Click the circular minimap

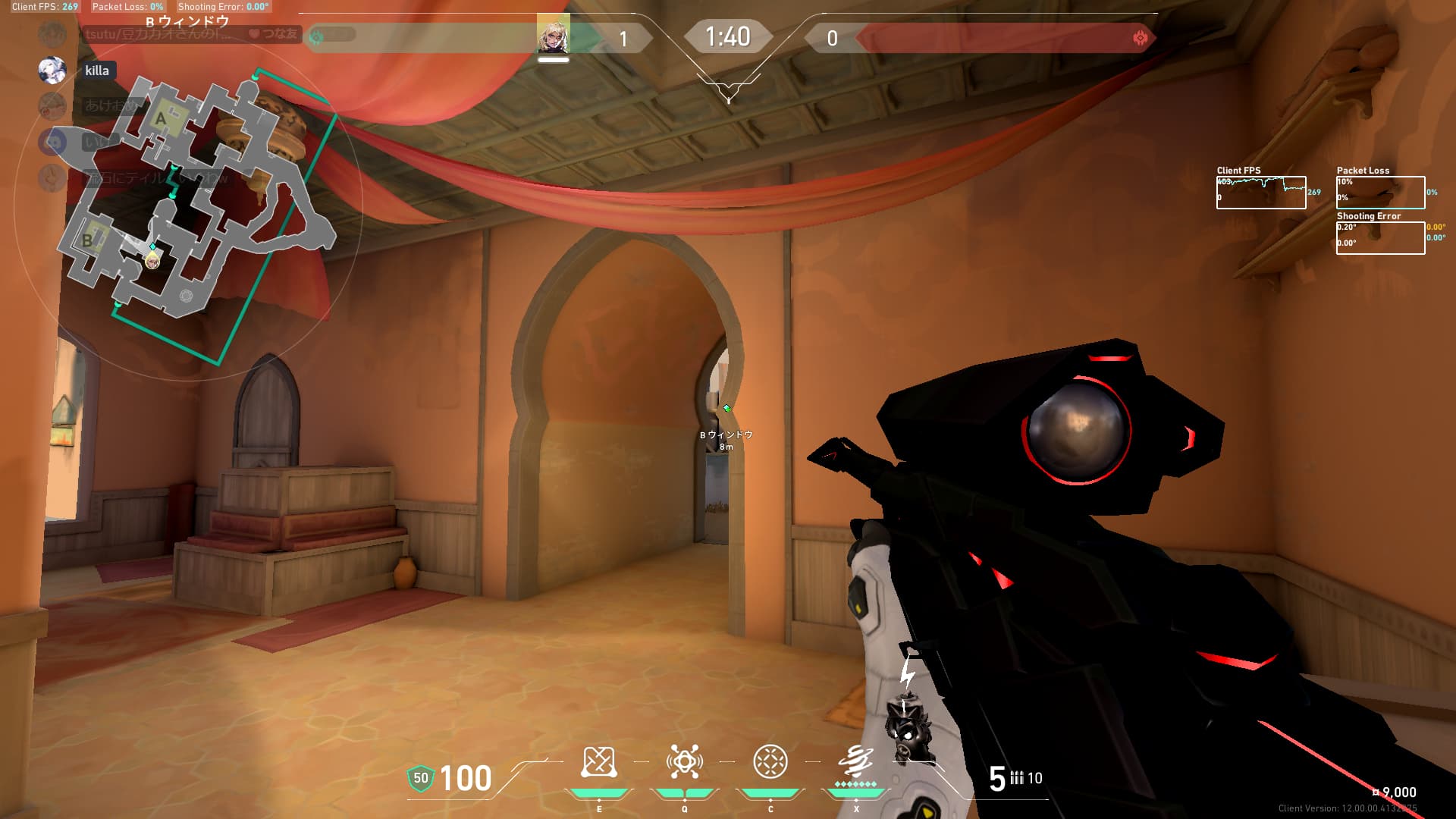(188, 205)
